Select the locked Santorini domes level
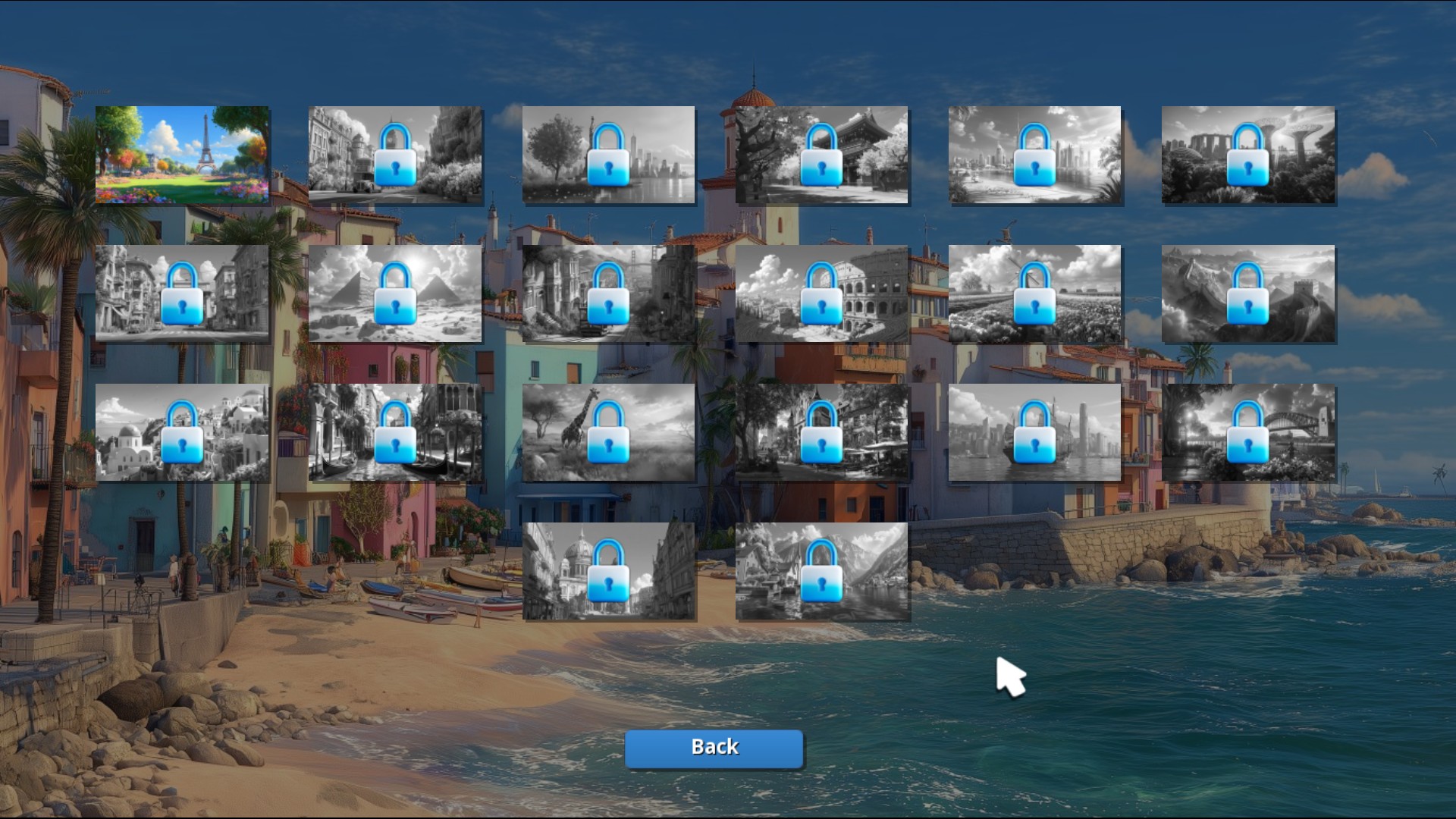Viewport: 1456px width, 819px height. click(x=182, y=432)
